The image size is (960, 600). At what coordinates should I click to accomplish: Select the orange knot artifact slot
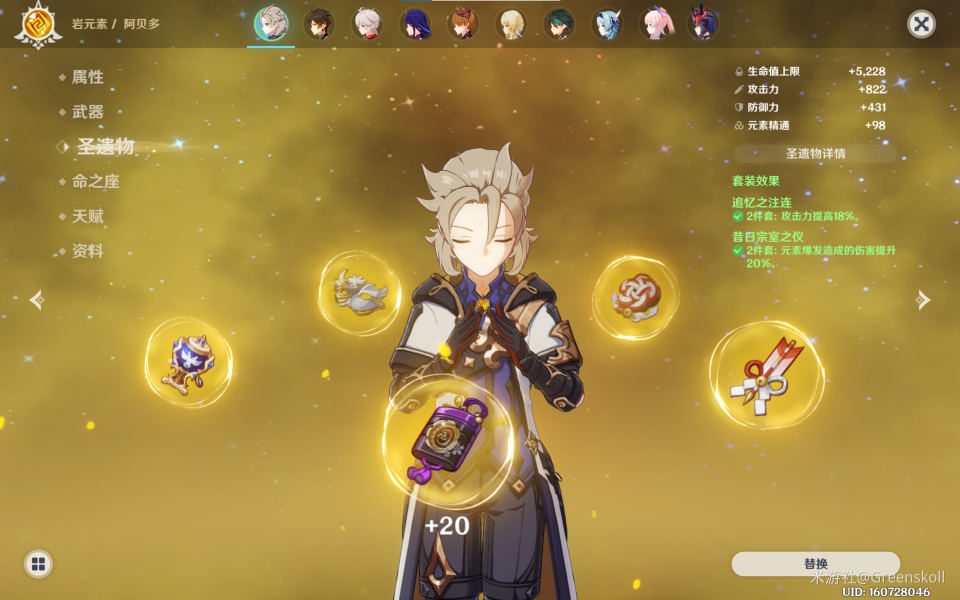click(636, 296)
